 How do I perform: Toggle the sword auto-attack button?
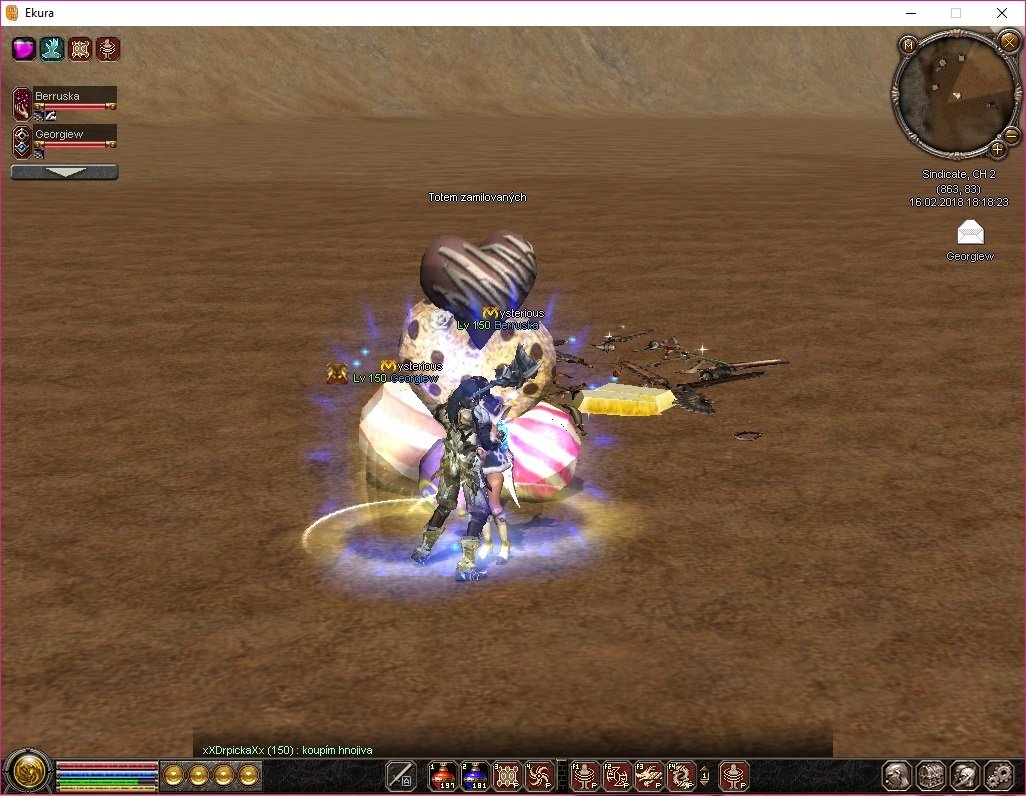pyautogui.click(x=401, y=775)
